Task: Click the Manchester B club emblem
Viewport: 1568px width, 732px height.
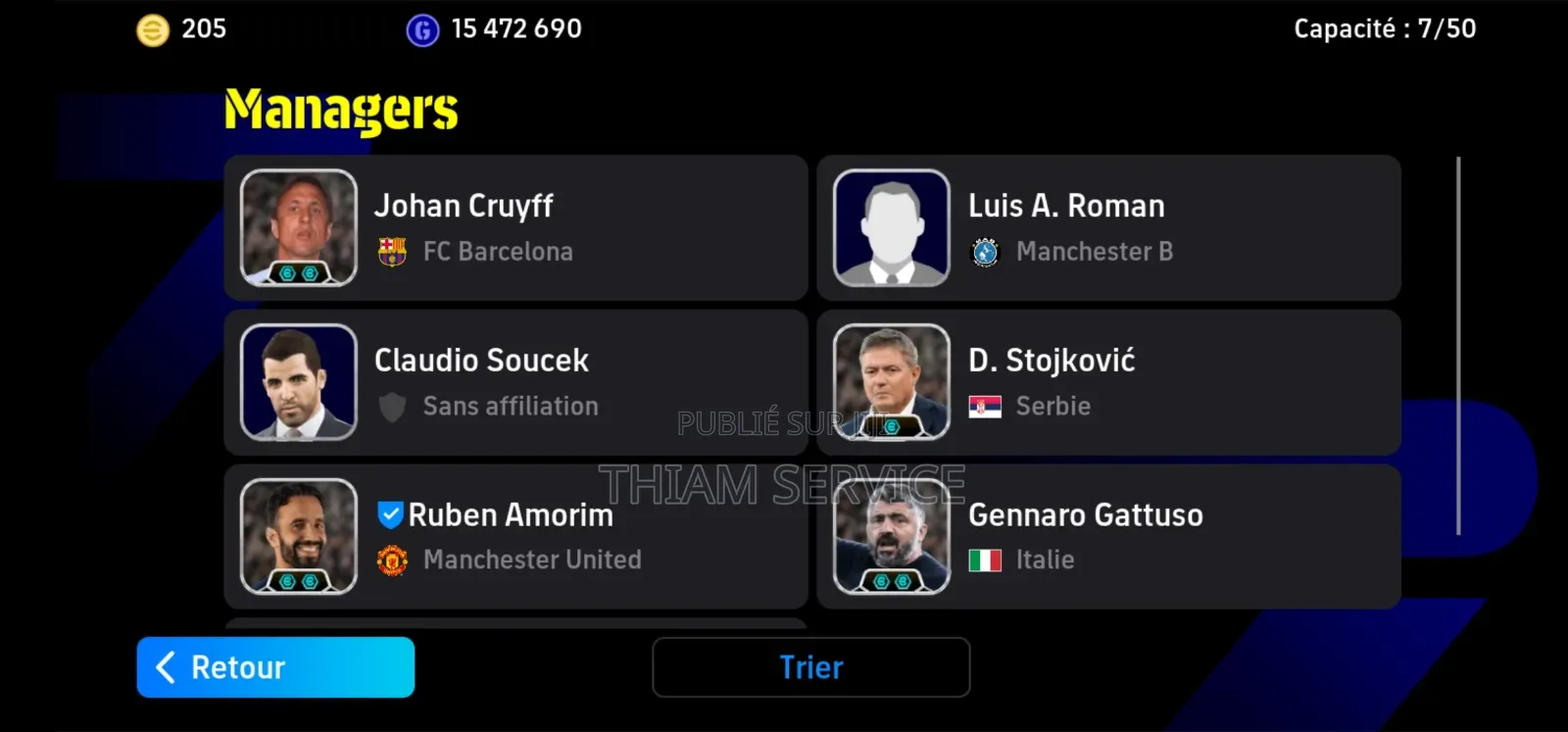Action: [985, 251]
